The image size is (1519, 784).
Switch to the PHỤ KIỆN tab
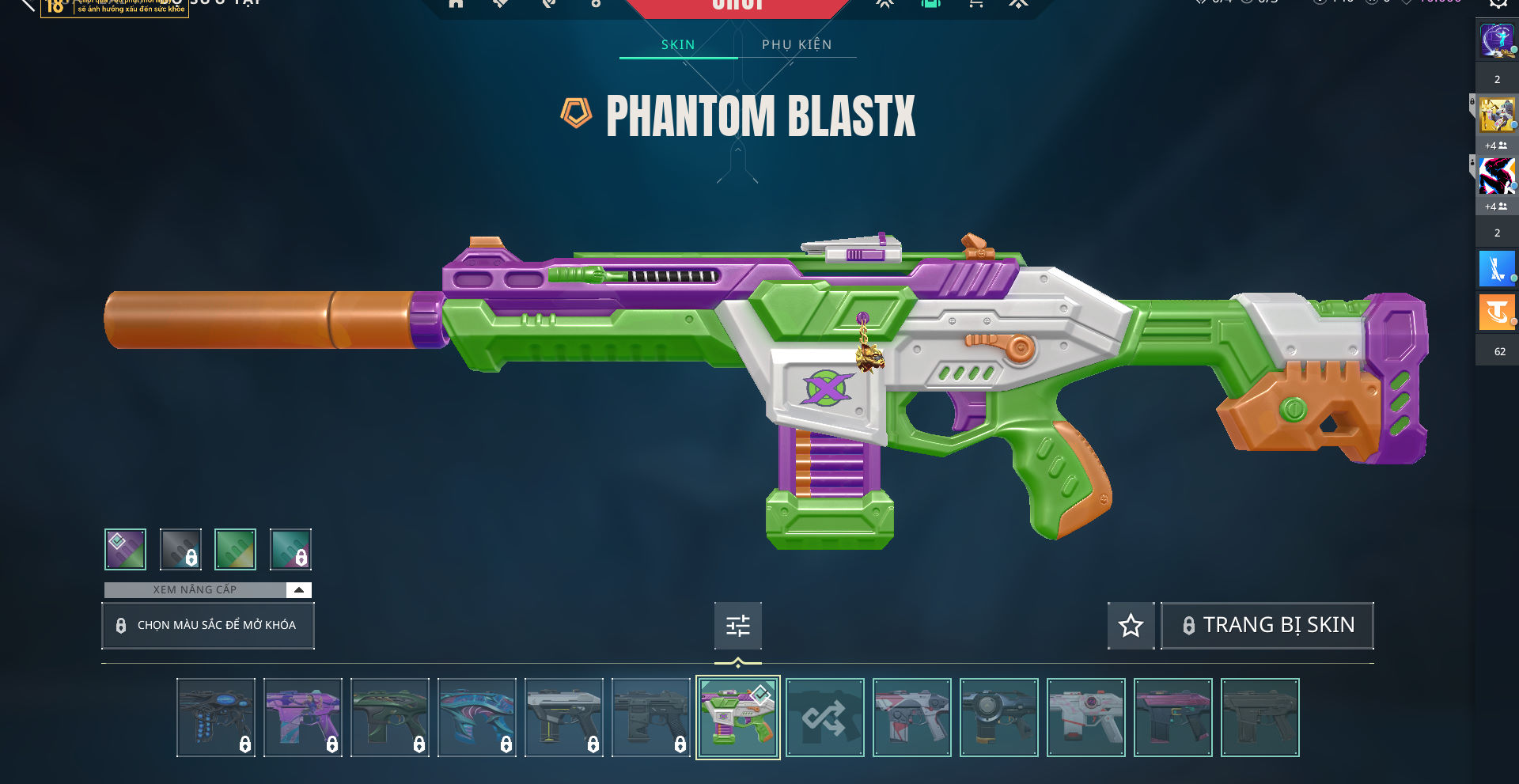[x=797, y=45]
